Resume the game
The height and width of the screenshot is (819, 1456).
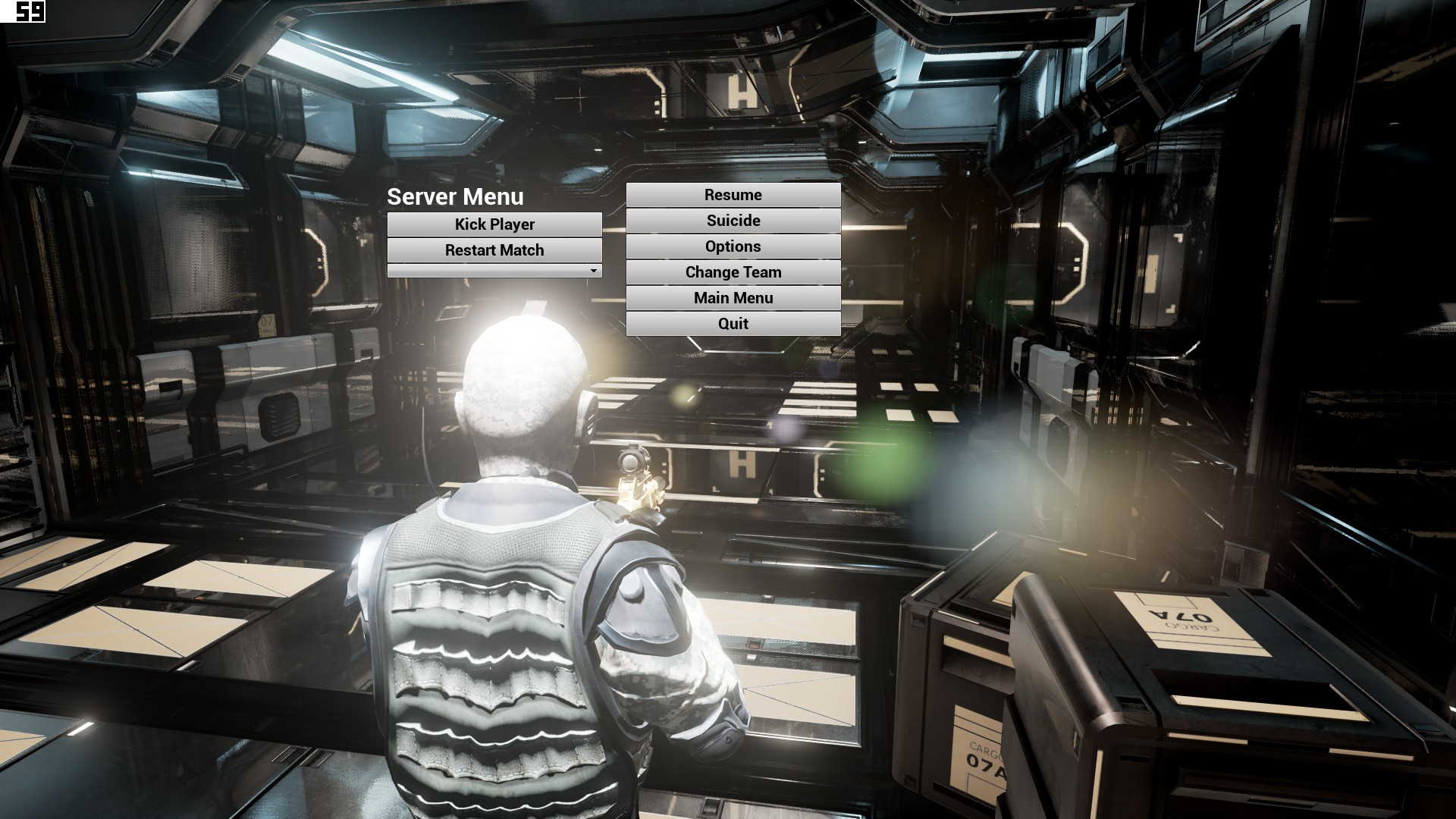click(x=733, y=195)
